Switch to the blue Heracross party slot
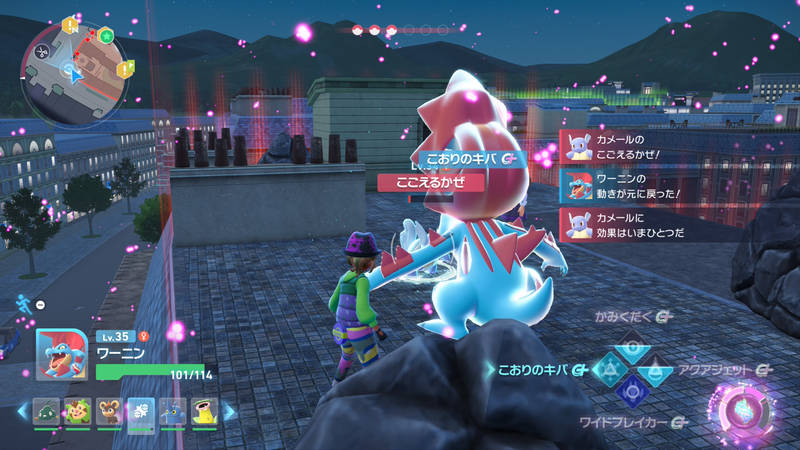 (x=173, y=410)
